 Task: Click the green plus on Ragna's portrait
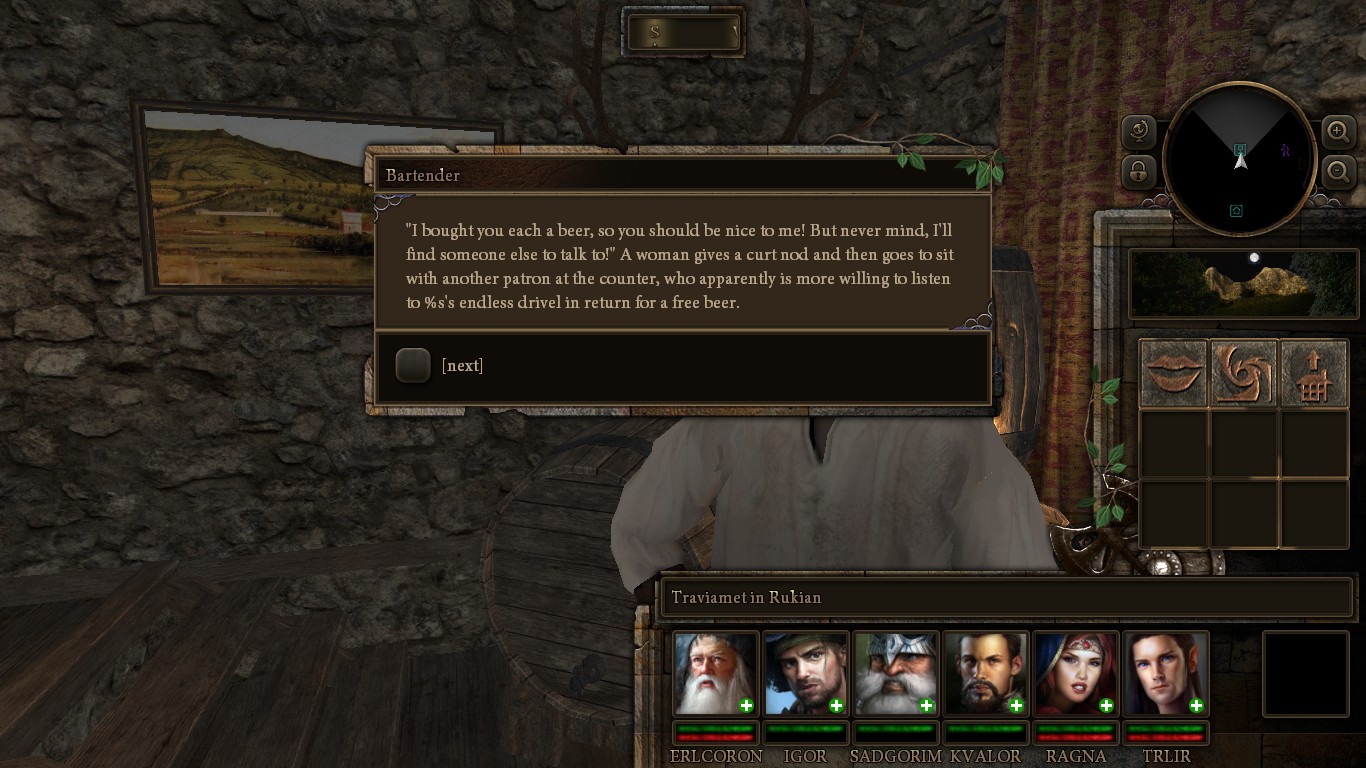[1106, 706]
